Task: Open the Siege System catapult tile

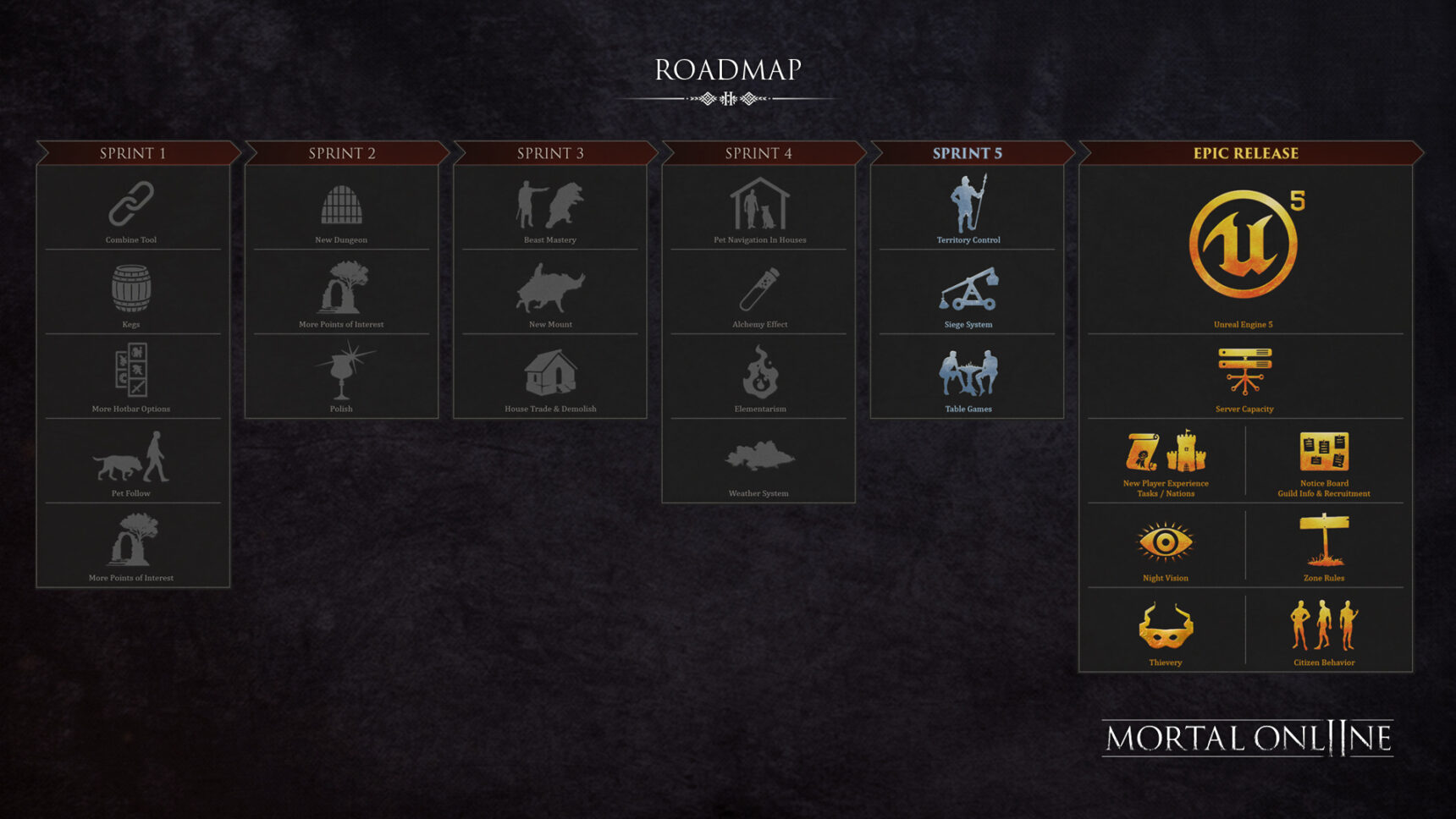Action: [968, 289]
